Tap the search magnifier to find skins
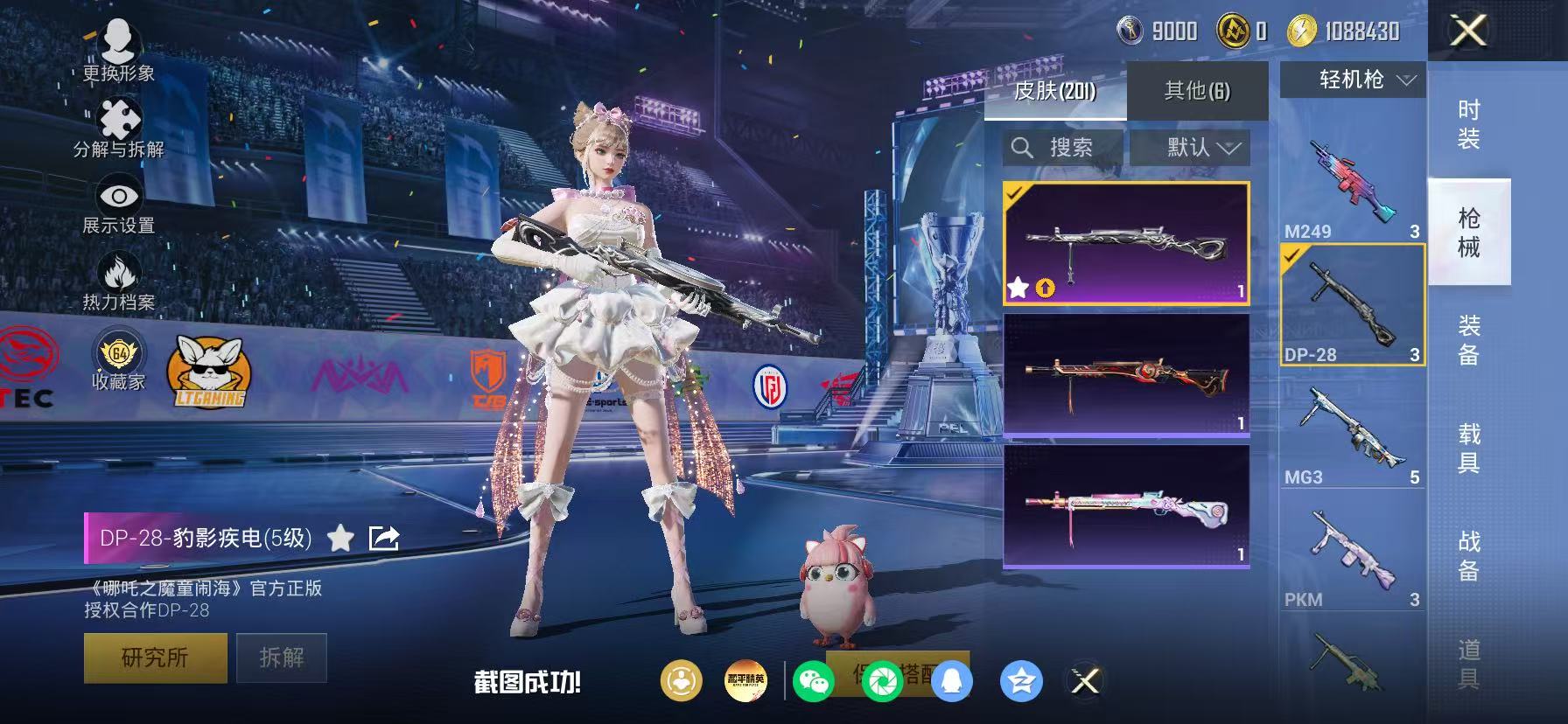The height and width of the screenshot is (724, 1568). 1022,147
